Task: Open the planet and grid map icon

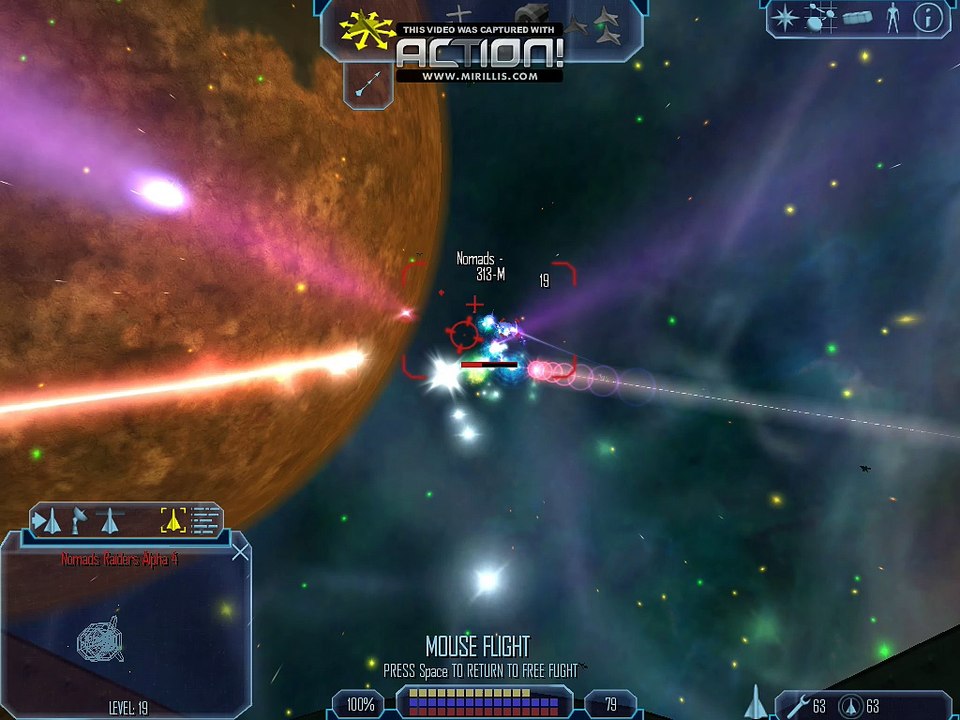Action: (x=821, y=17)
